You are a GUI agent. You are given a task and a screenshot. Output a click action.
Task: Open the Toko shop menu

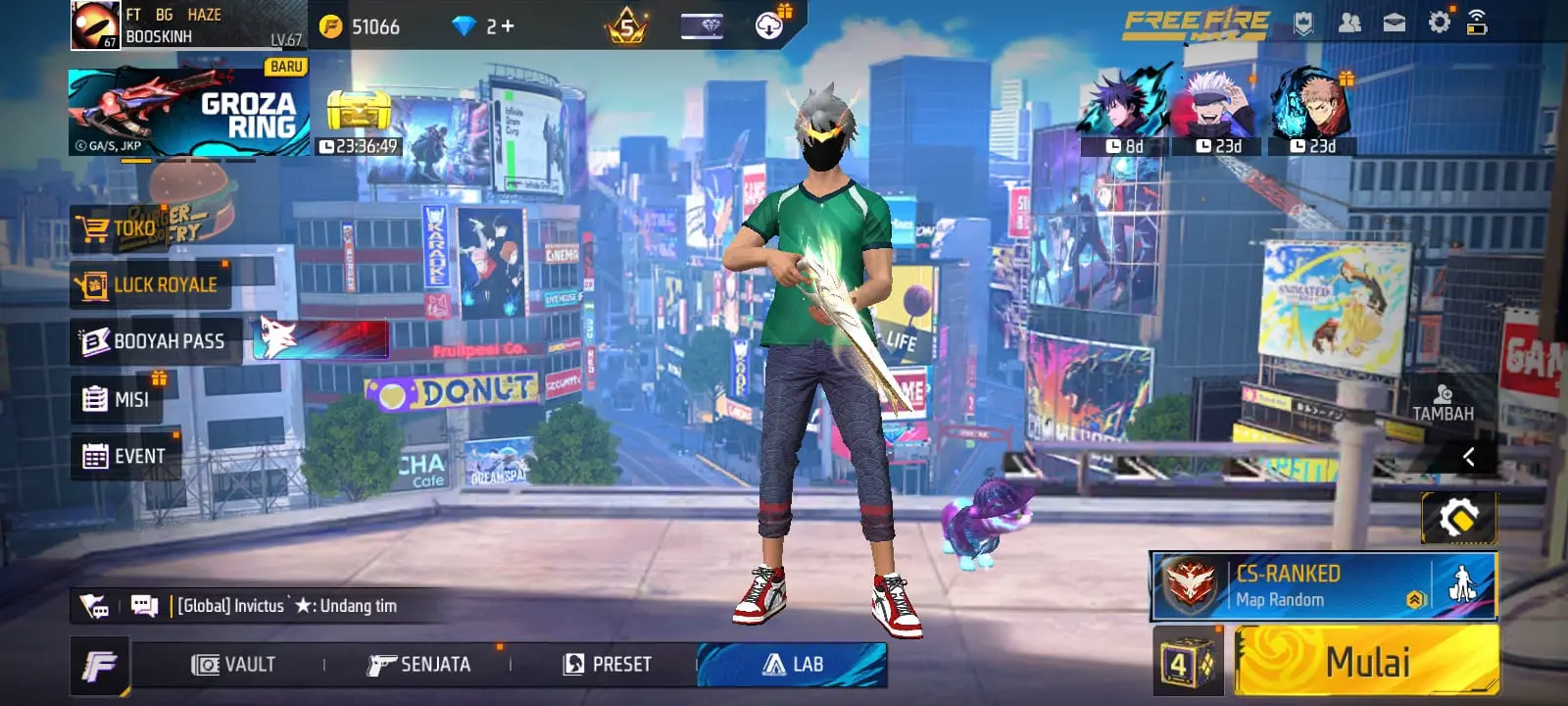[120, 229]
